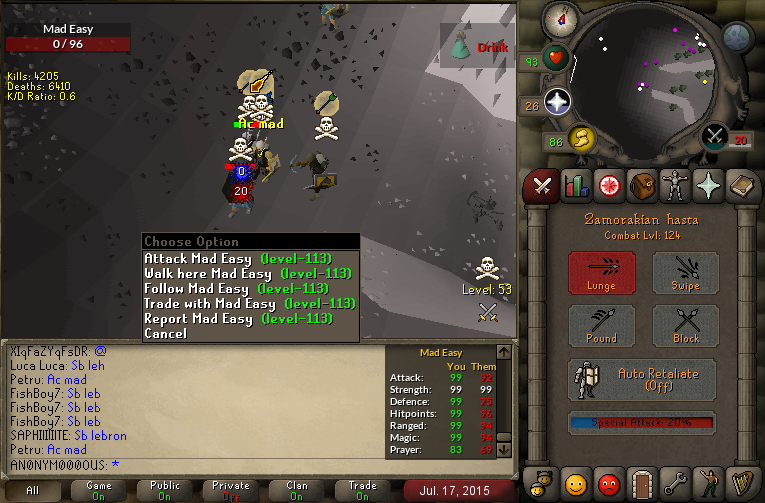The width and height of the screenshot is (765, 503).
Task: Click the Drink potion icon
Action: pyautogui.click(x=462, y=45)
